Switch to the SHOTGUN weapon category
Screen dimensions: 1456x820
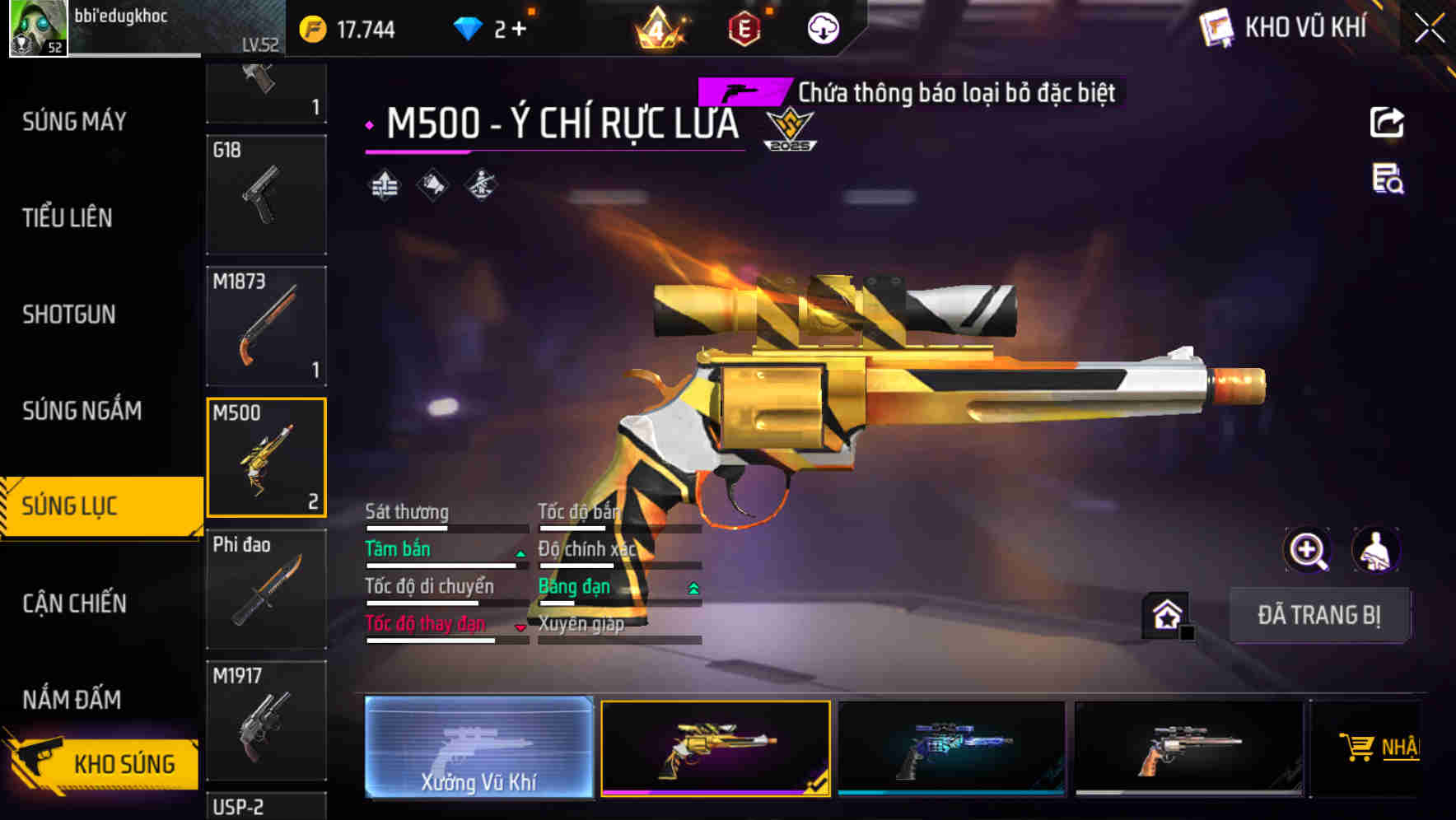69,314
